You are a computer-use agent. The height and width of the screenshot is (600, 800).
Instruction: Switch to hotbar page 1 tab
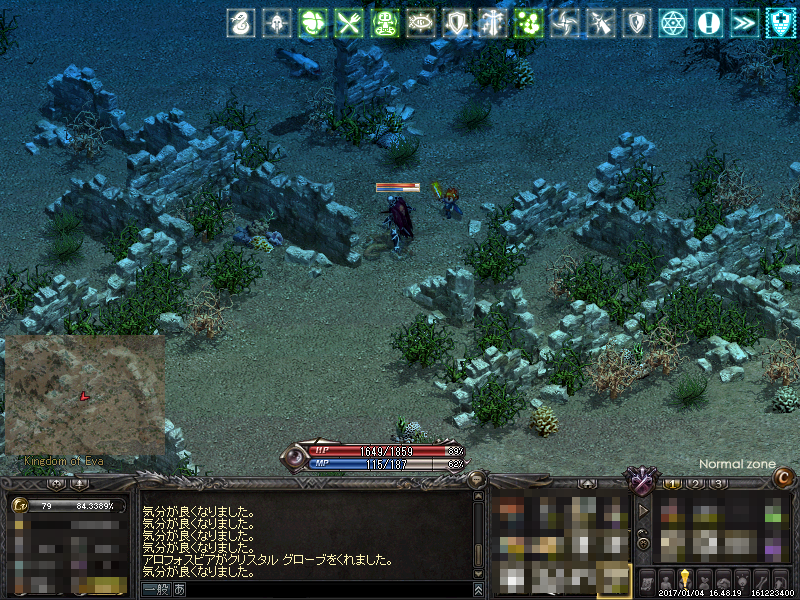click(x=673, y=484)
